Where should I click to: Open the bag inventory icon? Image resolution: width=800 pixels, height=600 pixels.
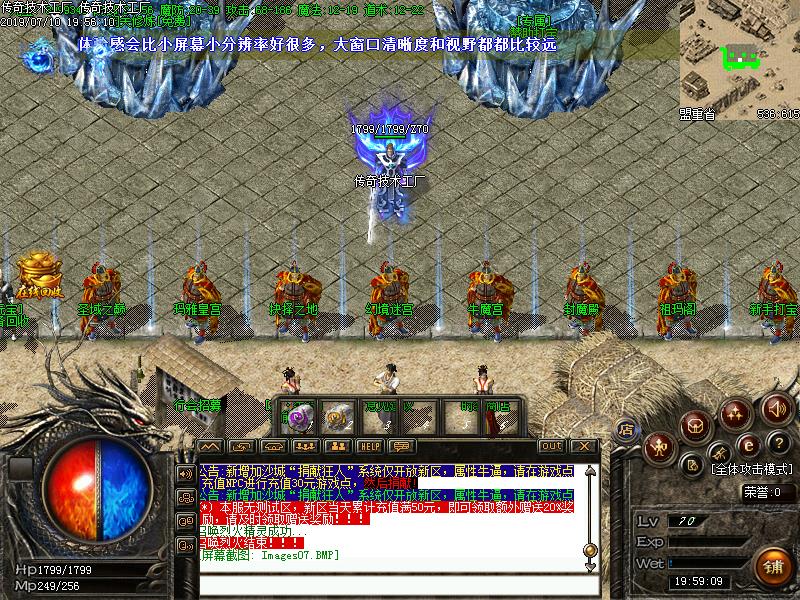(694, 426)
